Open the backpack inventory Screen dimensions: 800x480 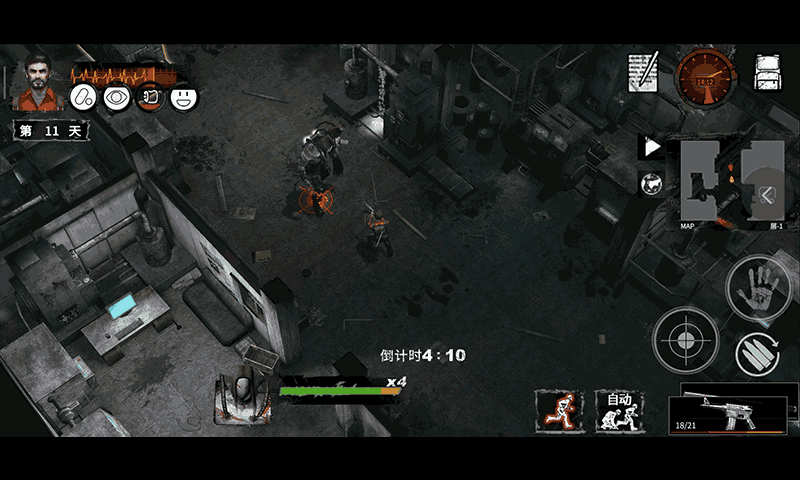point(767,72)
